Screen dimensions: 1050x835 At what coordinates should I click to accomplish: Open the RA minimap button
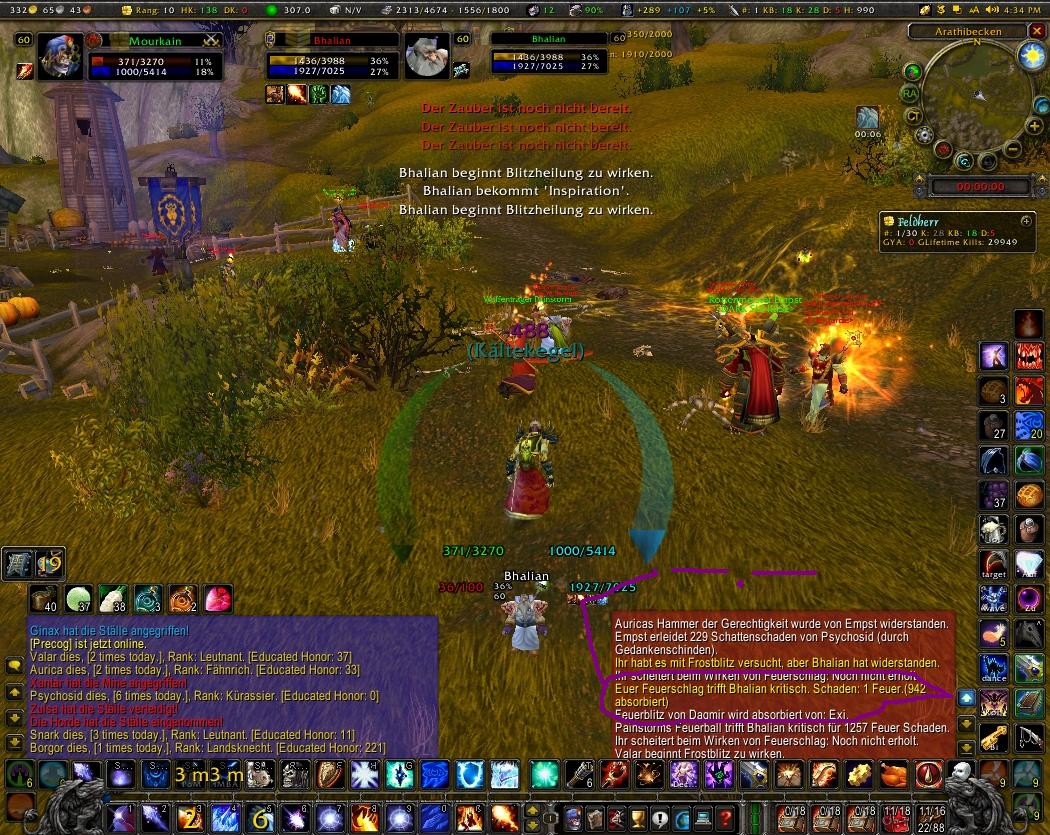(910, 93)
